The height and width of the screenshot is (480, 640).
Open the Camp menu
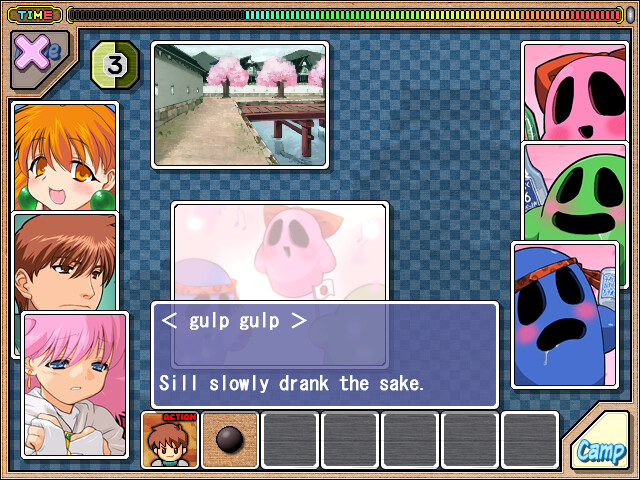coord(601,450)
